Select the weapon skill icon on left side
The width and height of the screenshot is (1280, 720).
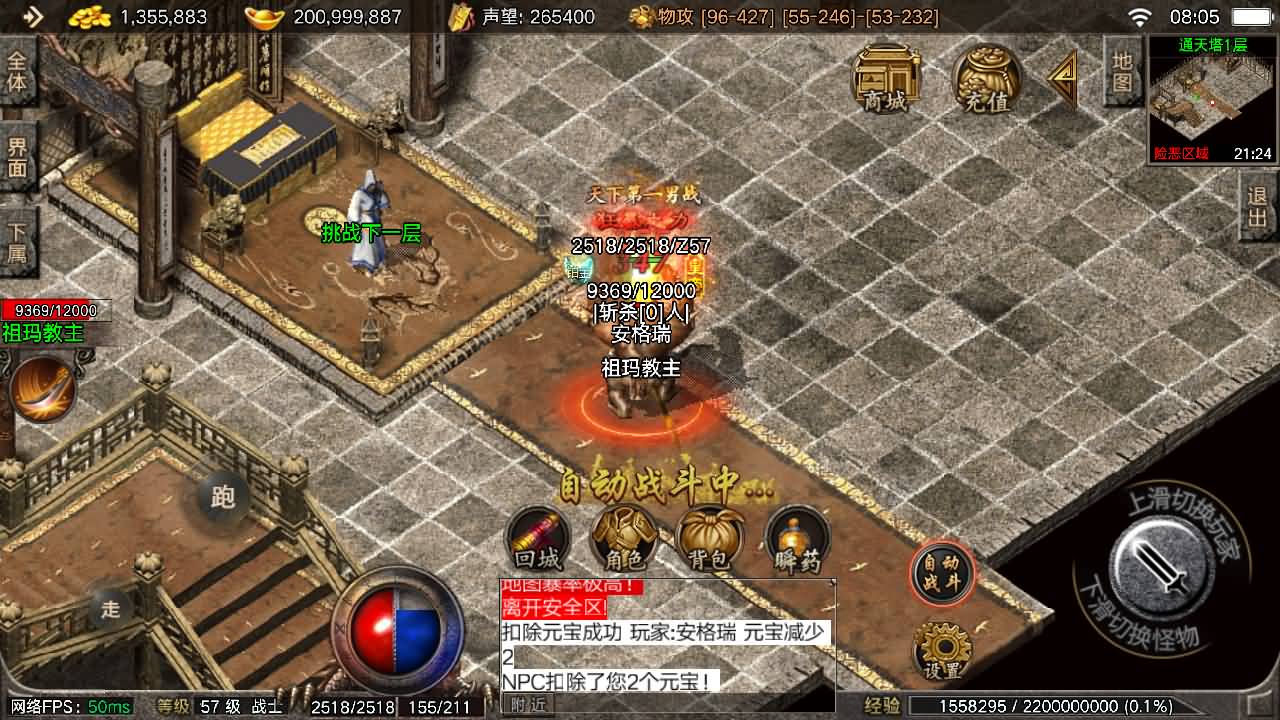(x=42, y=390)
